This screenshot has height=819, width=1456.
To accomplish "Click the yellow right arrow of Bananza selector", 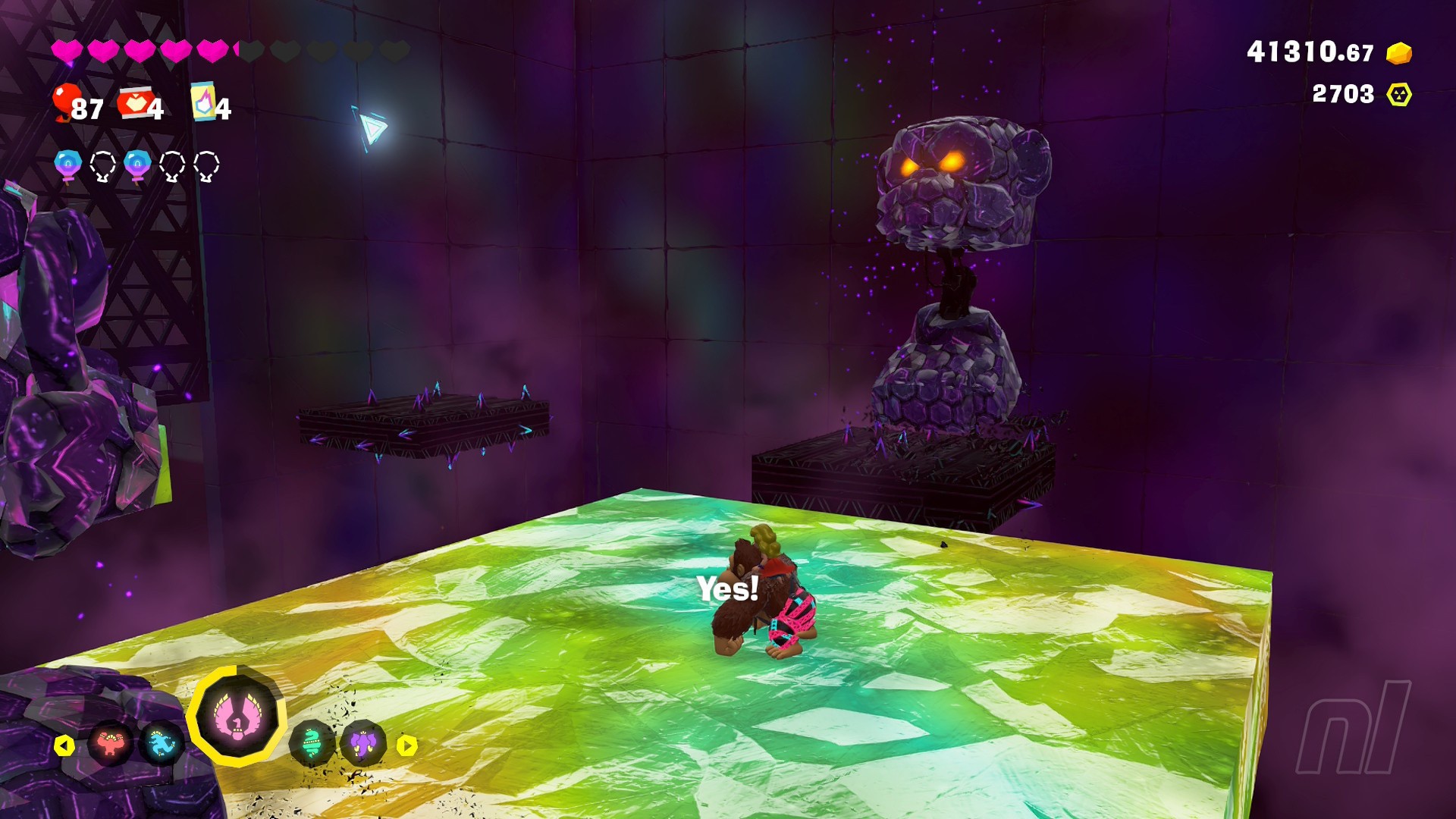I will tap(407, 745).
